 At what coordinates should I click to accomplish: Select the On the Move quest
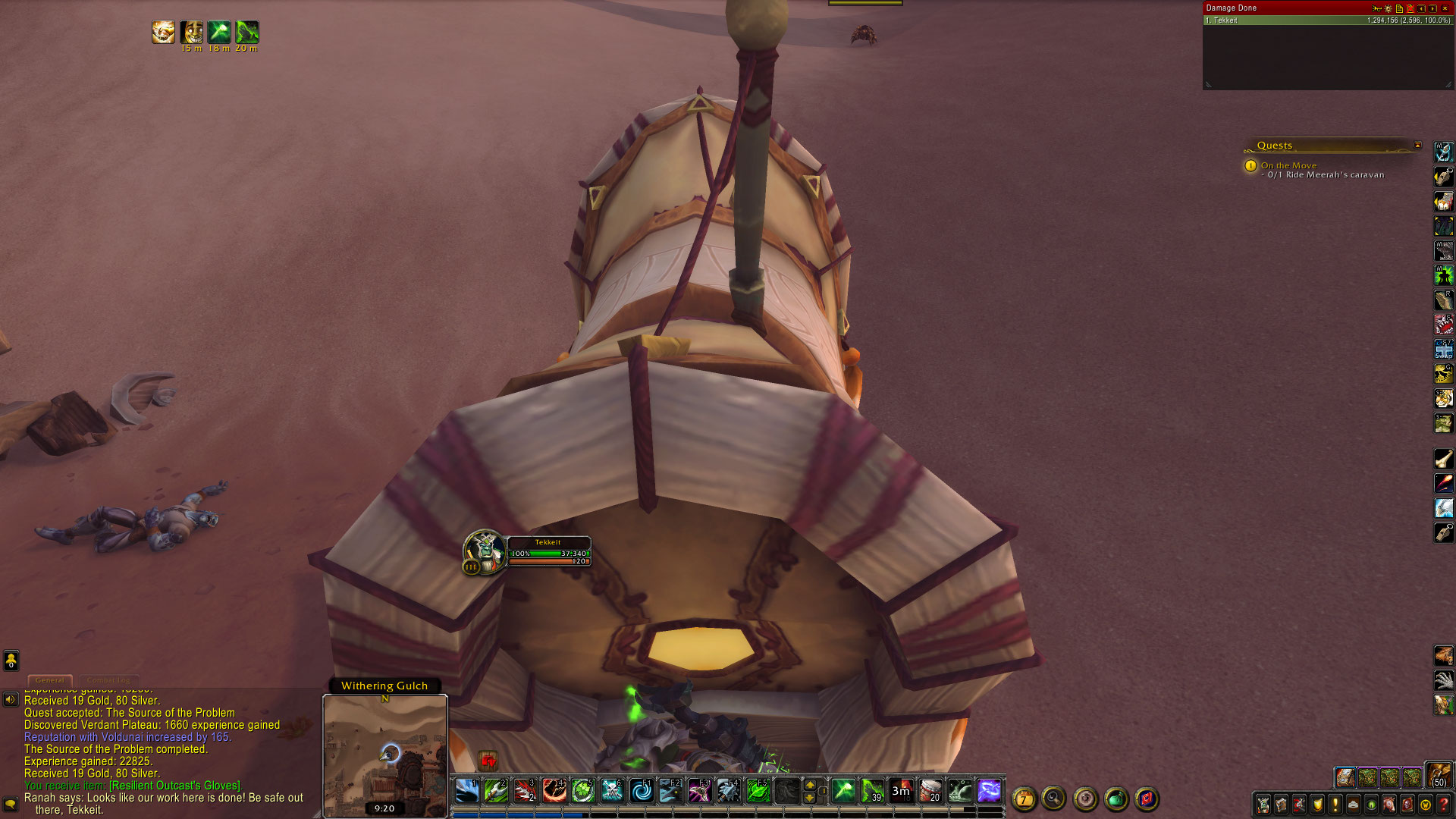[x=1288, y=165]
